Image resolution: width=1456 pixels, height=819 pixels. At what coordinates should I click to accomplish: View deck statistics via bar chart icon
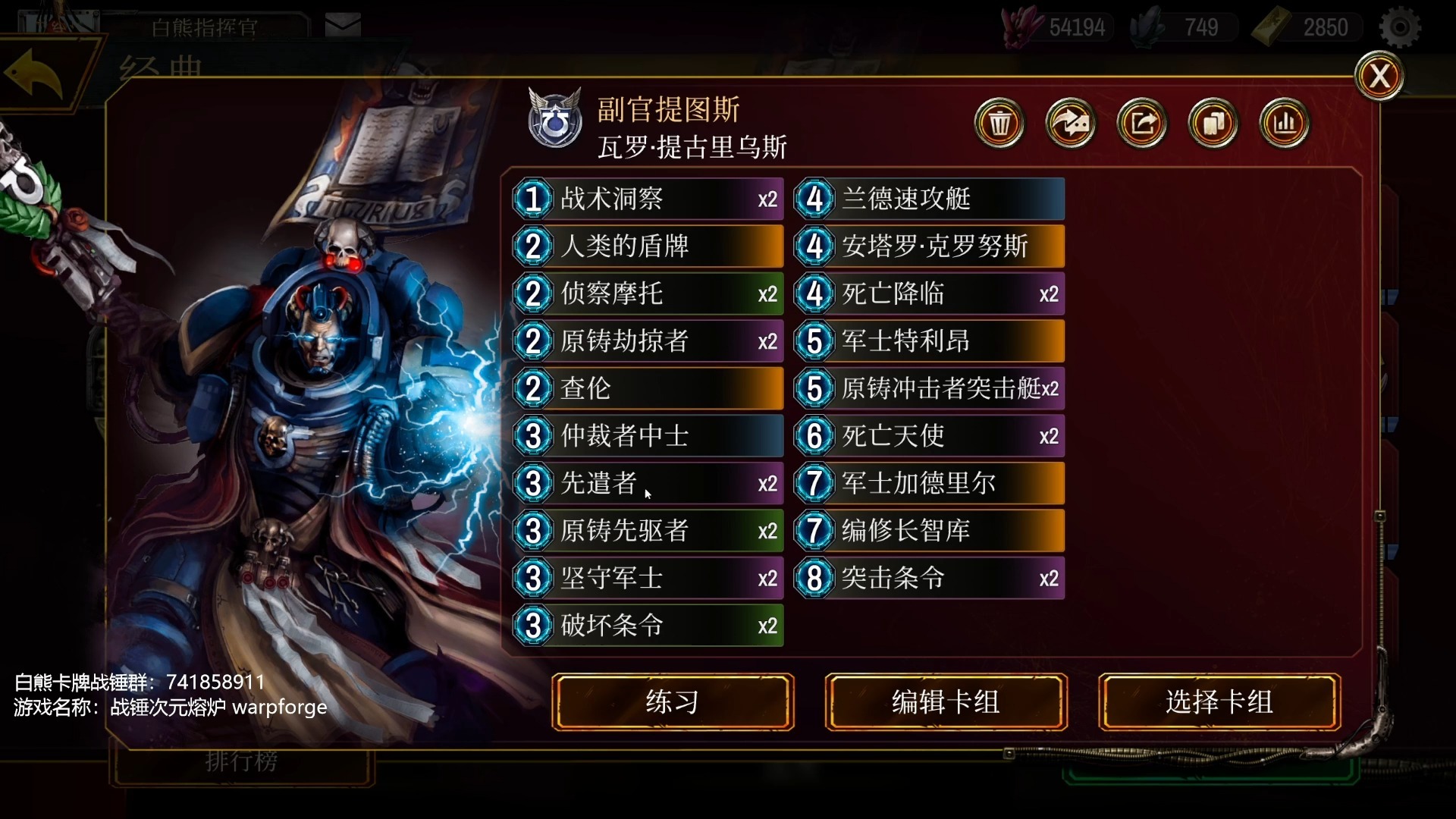[1283, 123]
